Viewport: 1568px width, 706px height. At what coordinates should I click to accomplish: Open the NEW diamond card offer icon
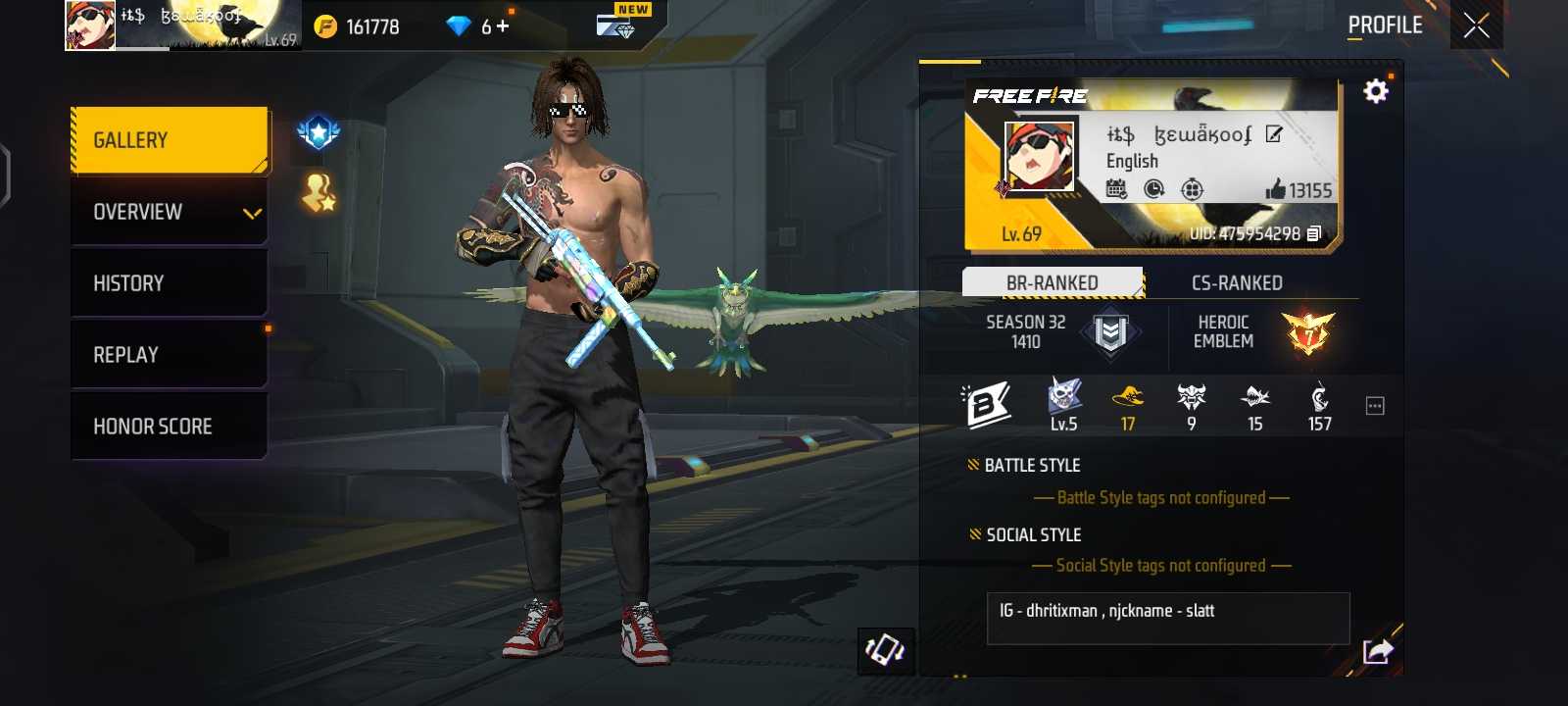click(x=616, y=25)
